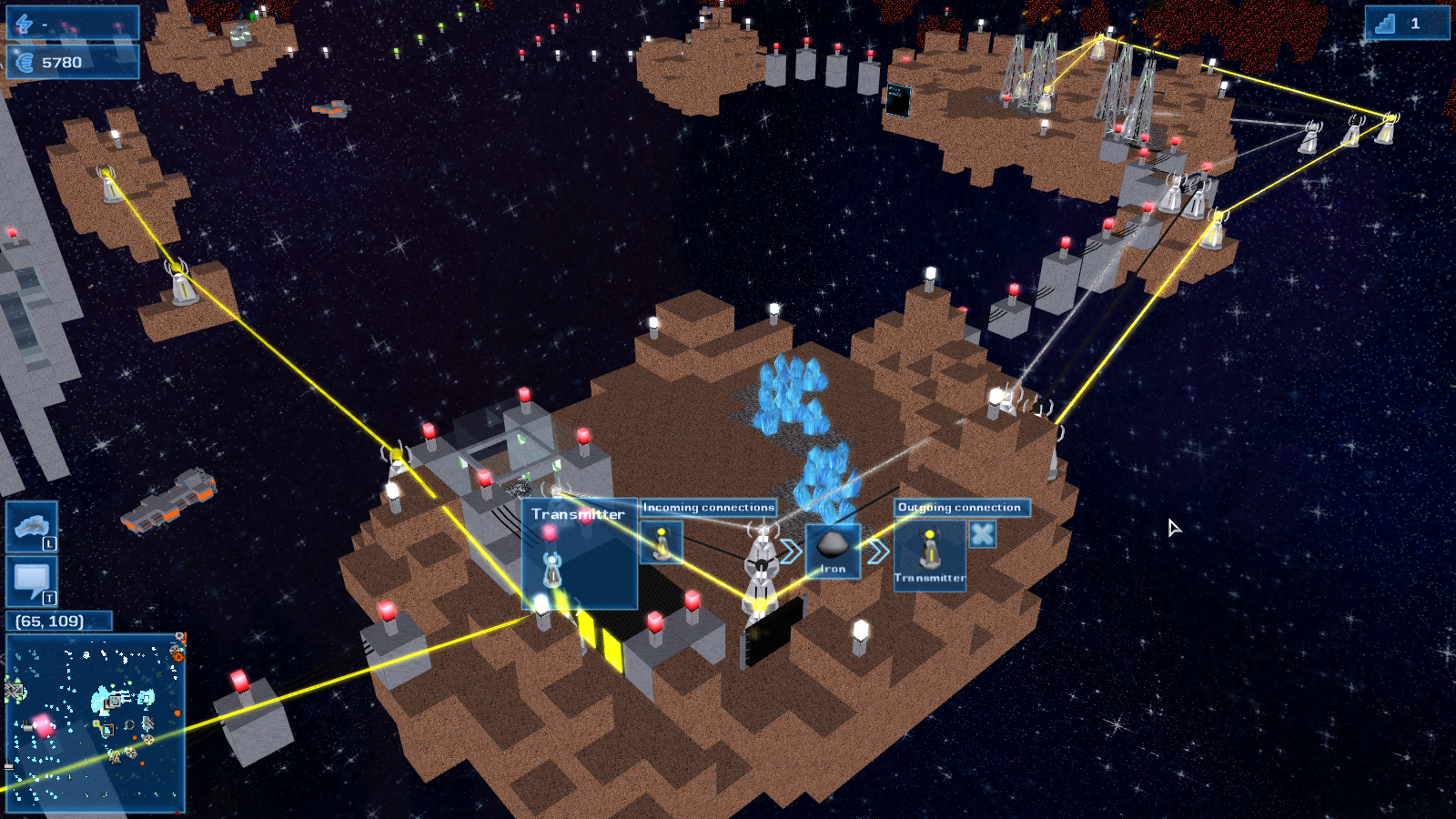This screenshot has height=819, width=1456.
Task: Open the chat speech bubble button
Action: click(32, 581)
